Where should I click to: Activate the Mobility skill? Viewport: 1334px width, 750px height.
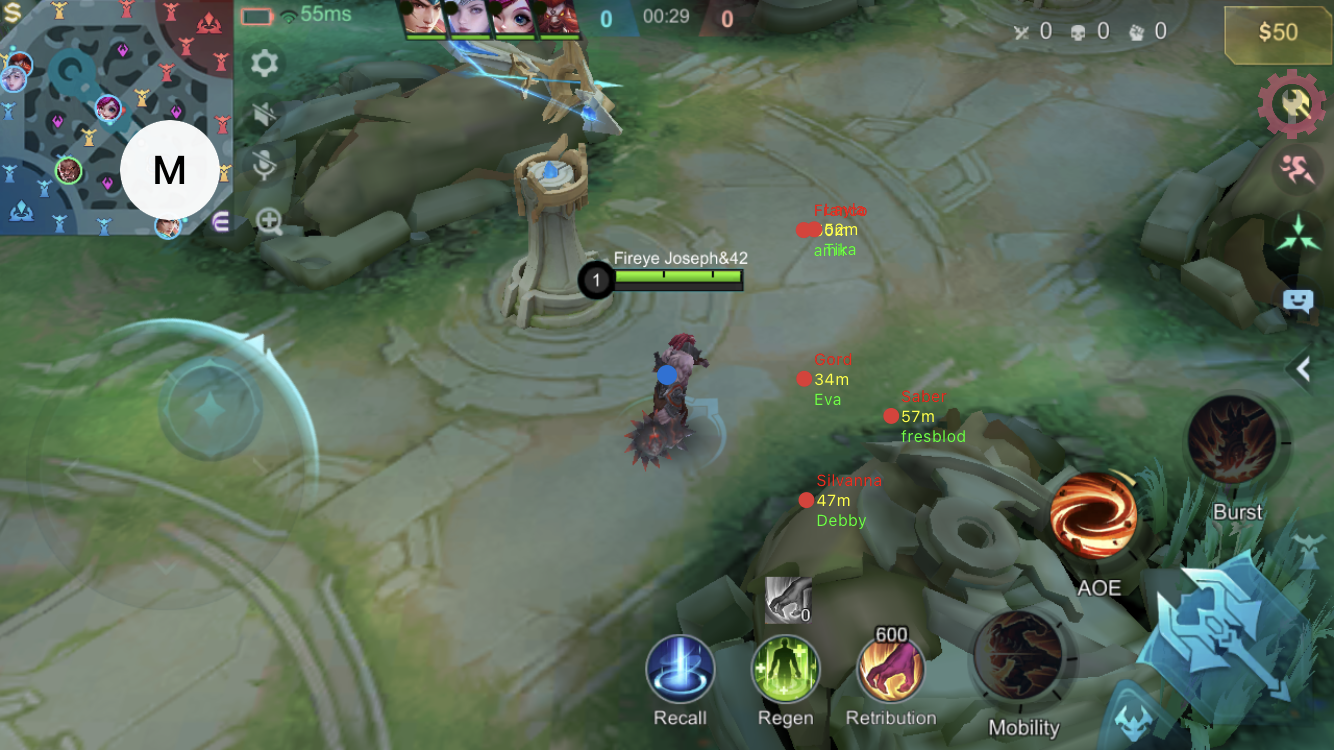(x=1020, y=656)
